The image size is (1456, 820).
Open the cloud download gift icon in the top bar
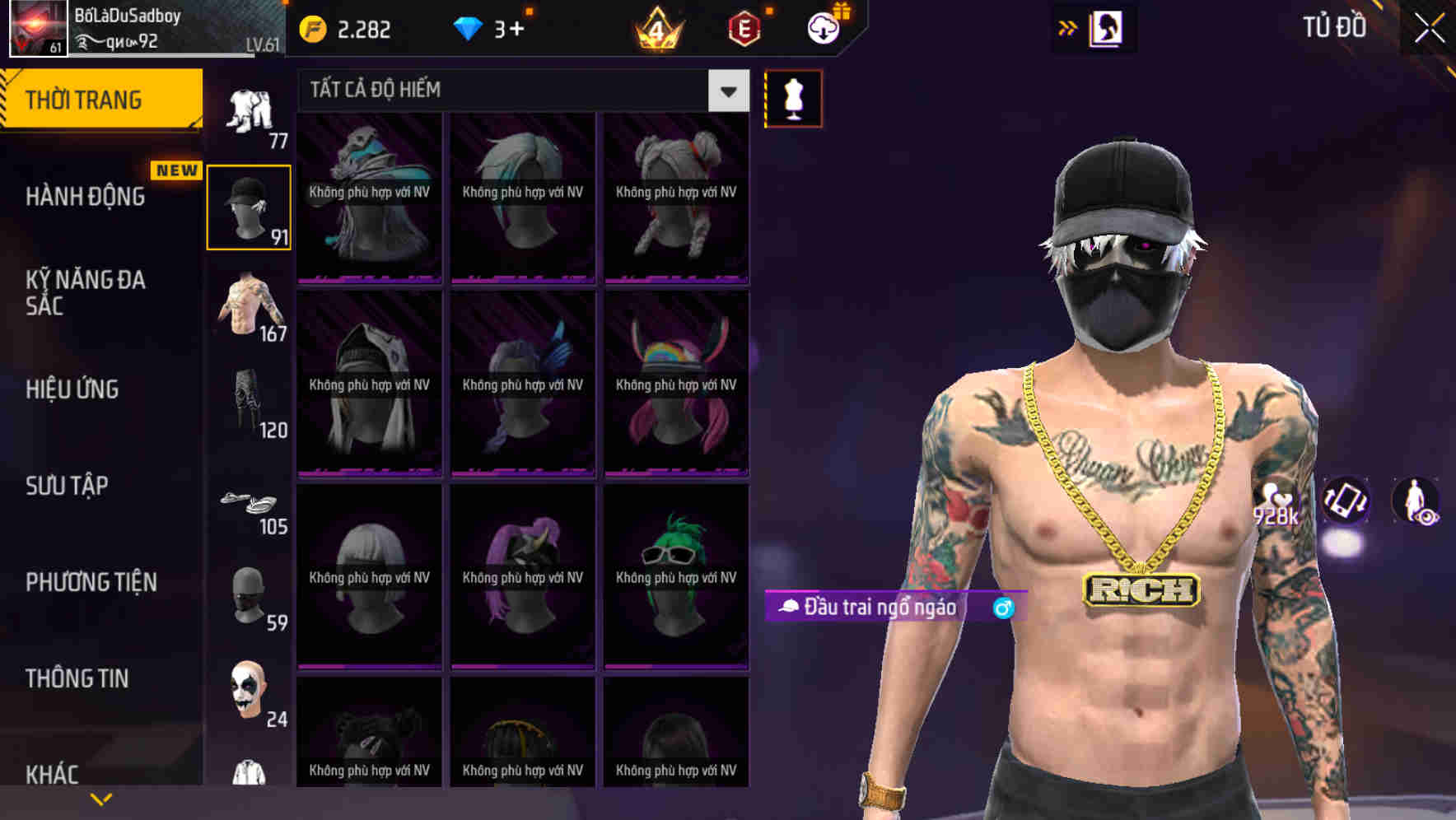point(823,27)
